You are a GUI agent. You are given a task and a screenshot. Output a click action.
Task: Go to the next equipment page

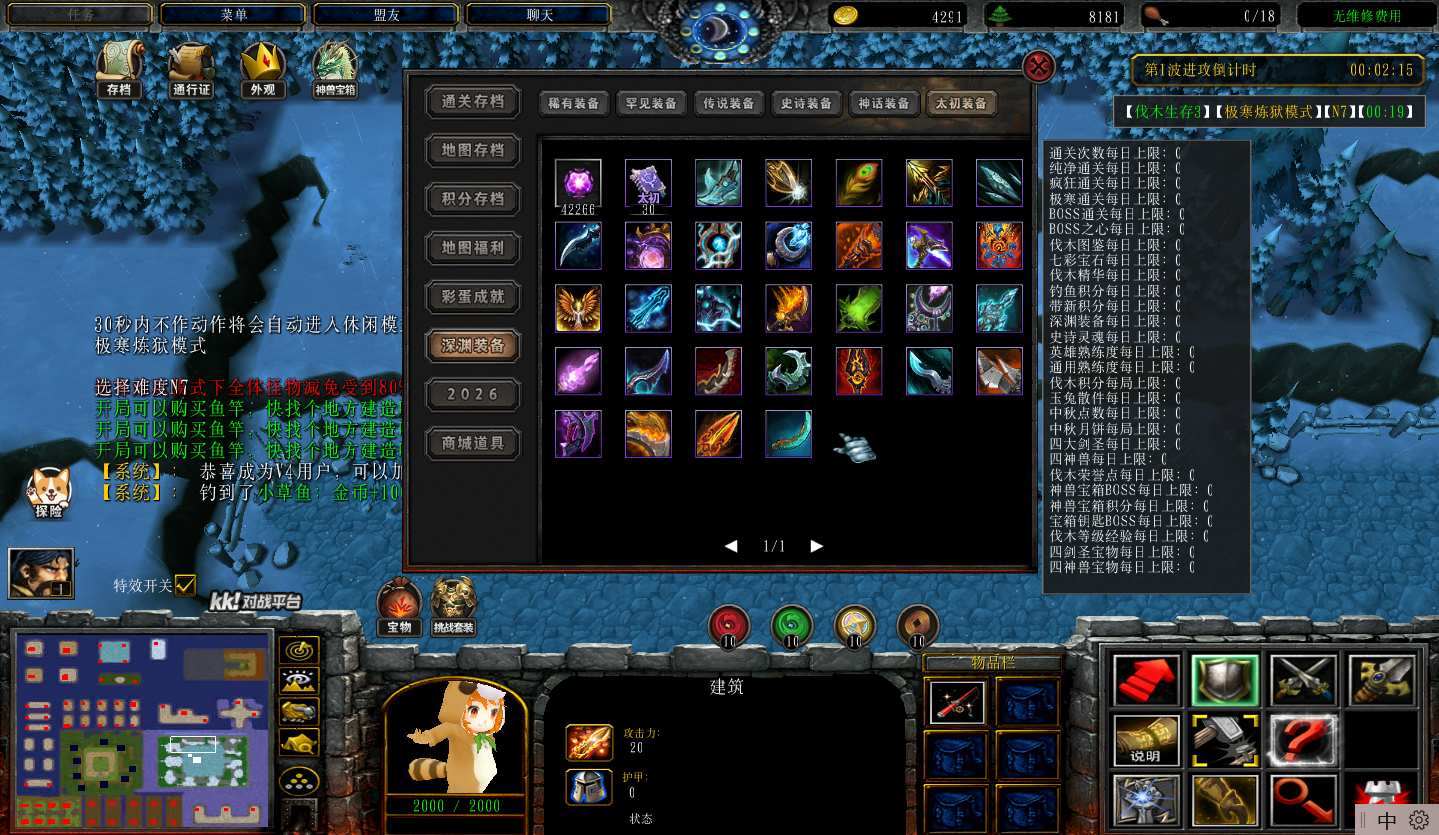(x=817, y=546)
